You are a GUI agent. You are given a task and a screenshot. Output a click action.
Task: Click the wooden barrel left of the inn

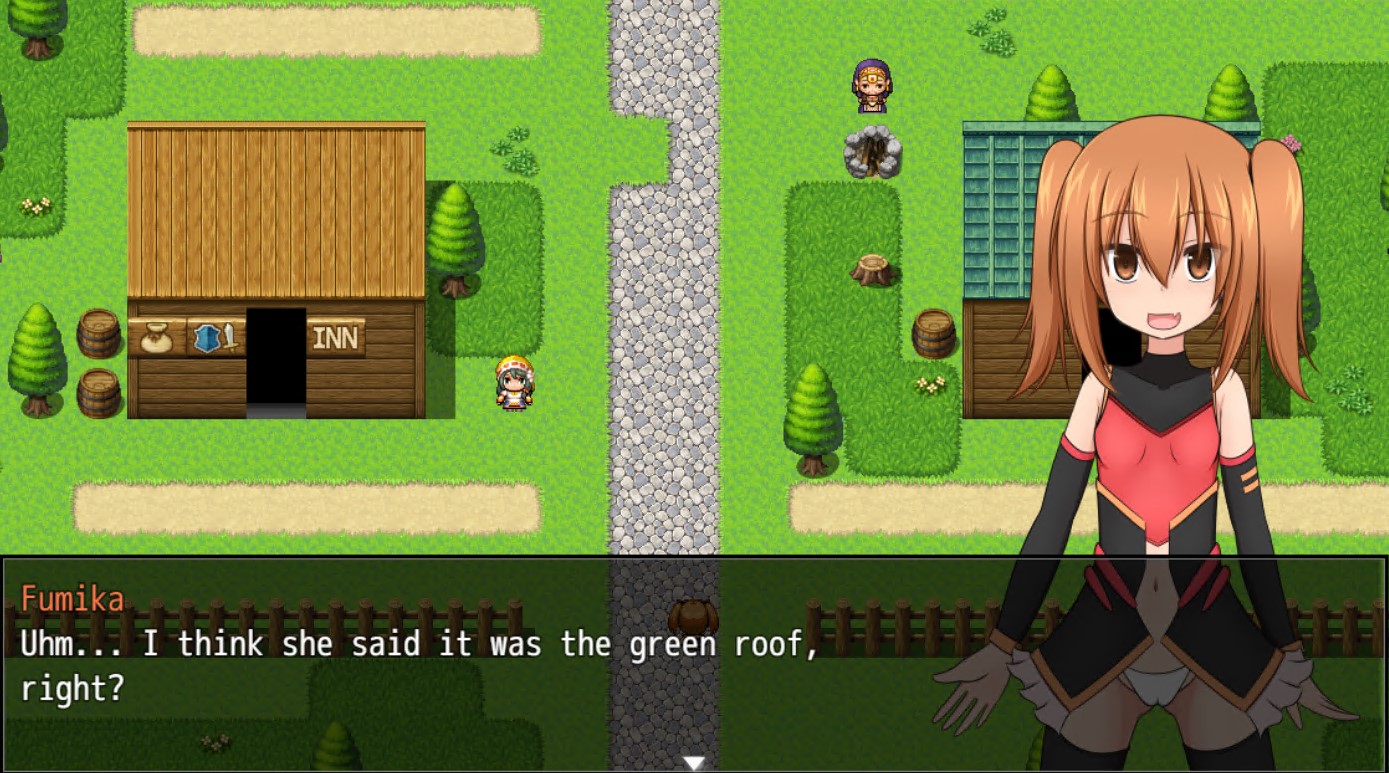tap(97, 333)
